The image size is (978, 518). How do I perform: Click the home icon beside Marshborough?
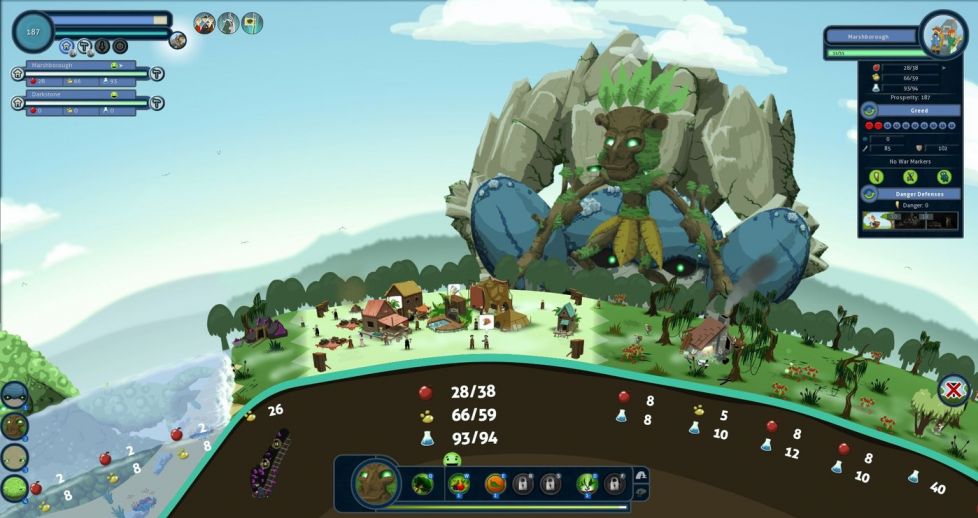pyautogui.click(x=18, y=73)
